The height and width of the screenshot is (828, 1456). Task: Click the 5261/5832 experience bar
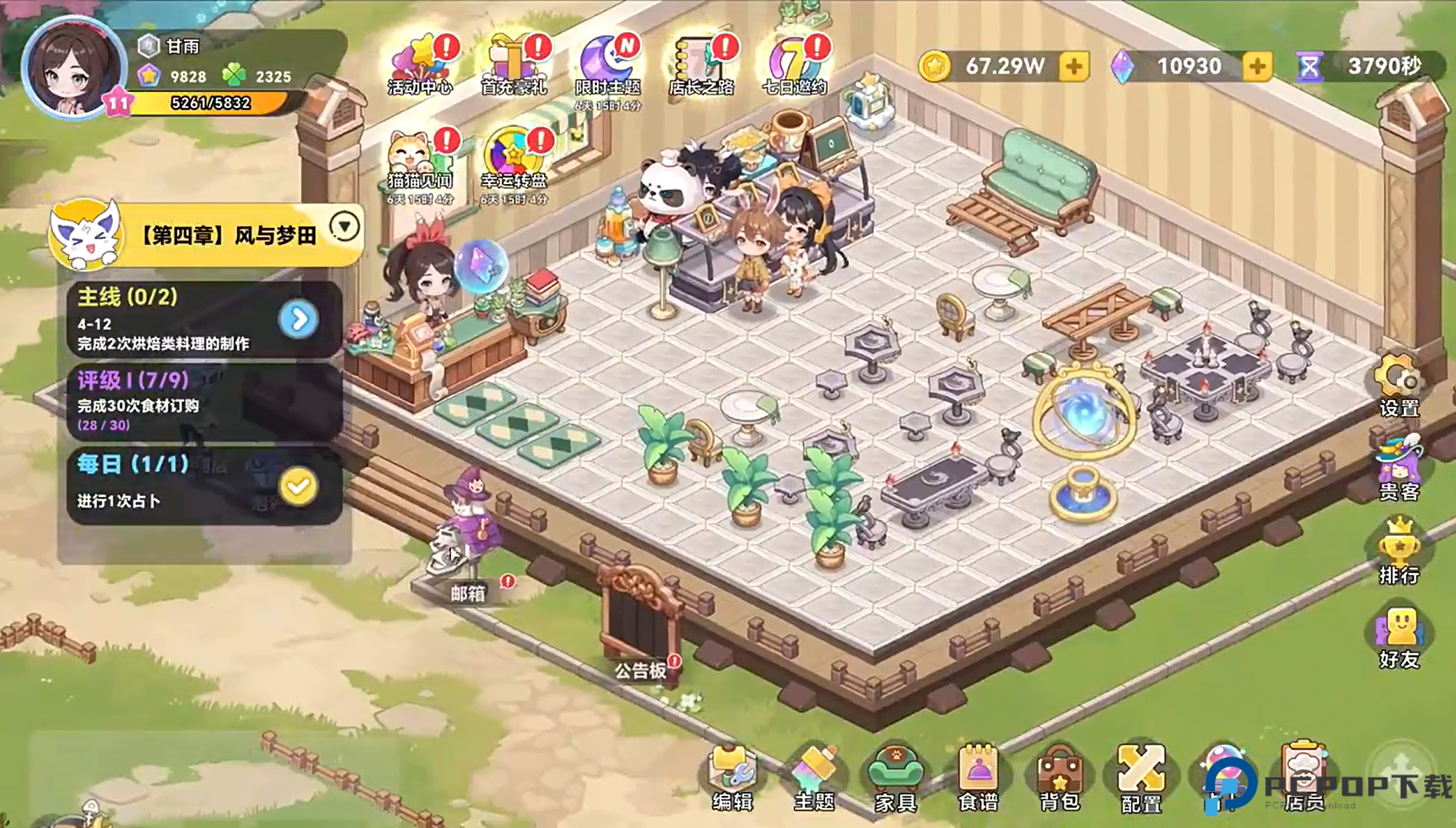(x=209, y=103)
